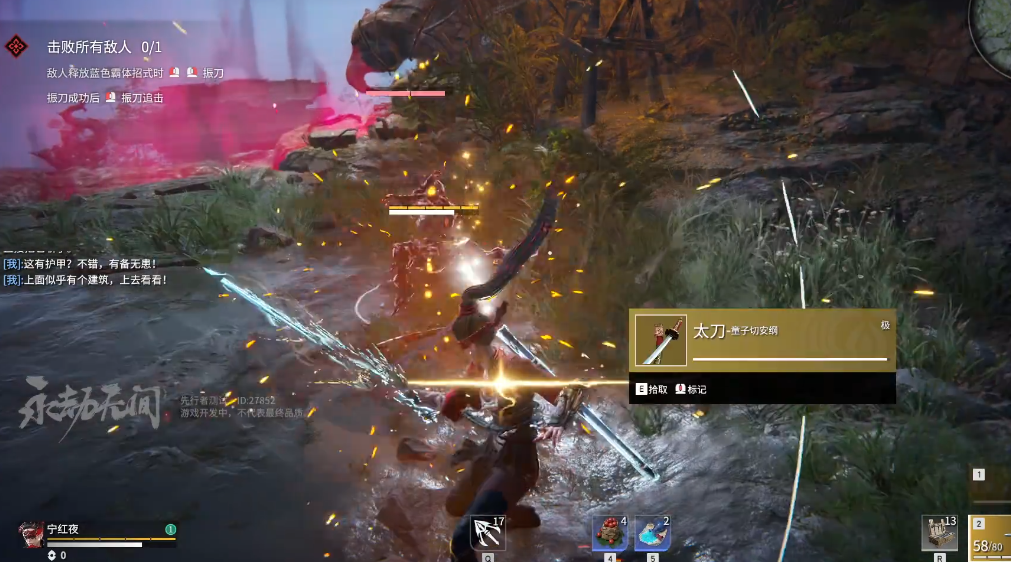The height and width of the screenshot is (562, 1011).
Task: Open the circular minimap
Action: coord(994,35)
